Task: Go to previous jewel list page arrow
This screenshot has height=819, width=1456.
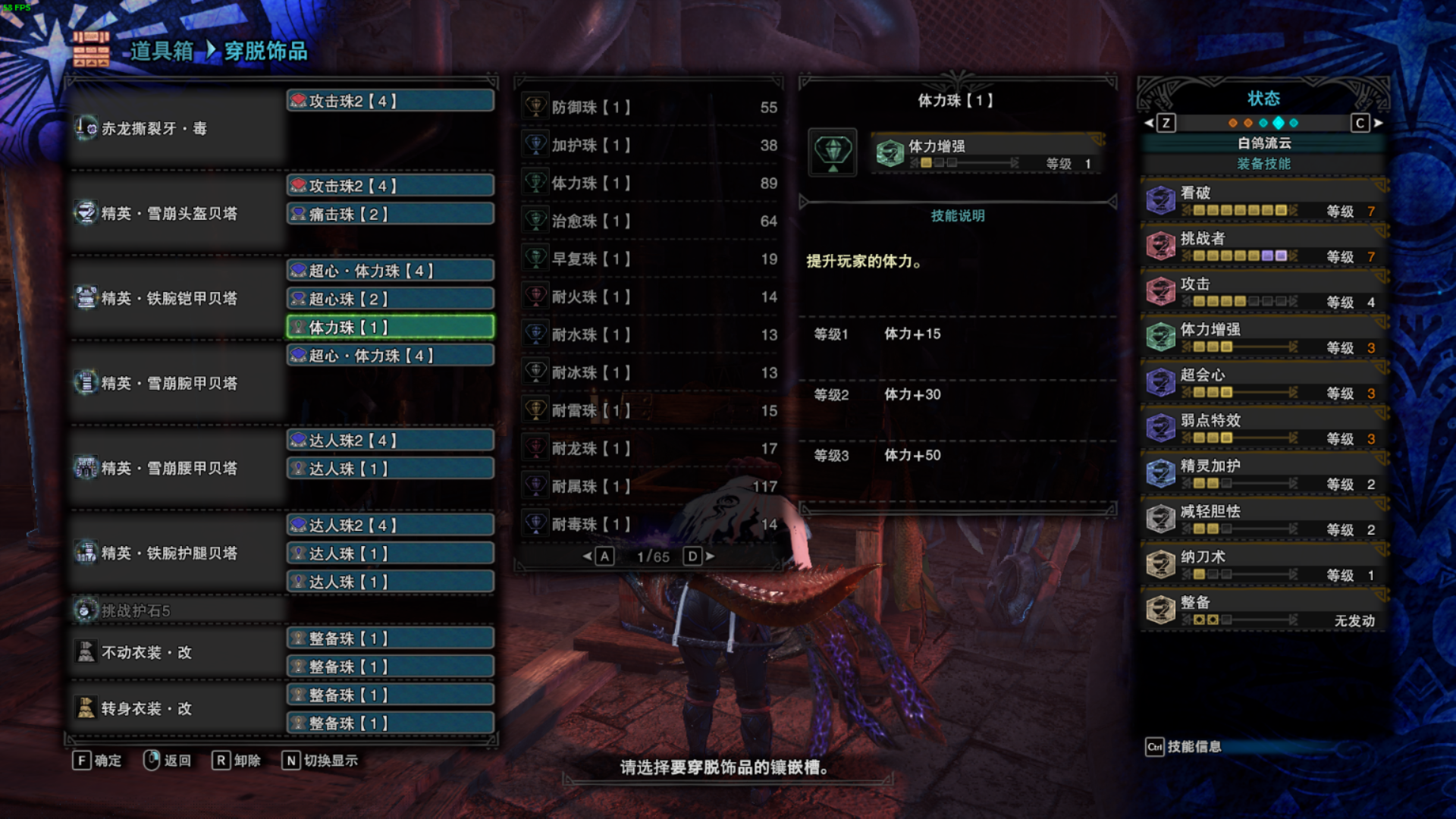Action: pyautogui.click(x=587, y=557)
